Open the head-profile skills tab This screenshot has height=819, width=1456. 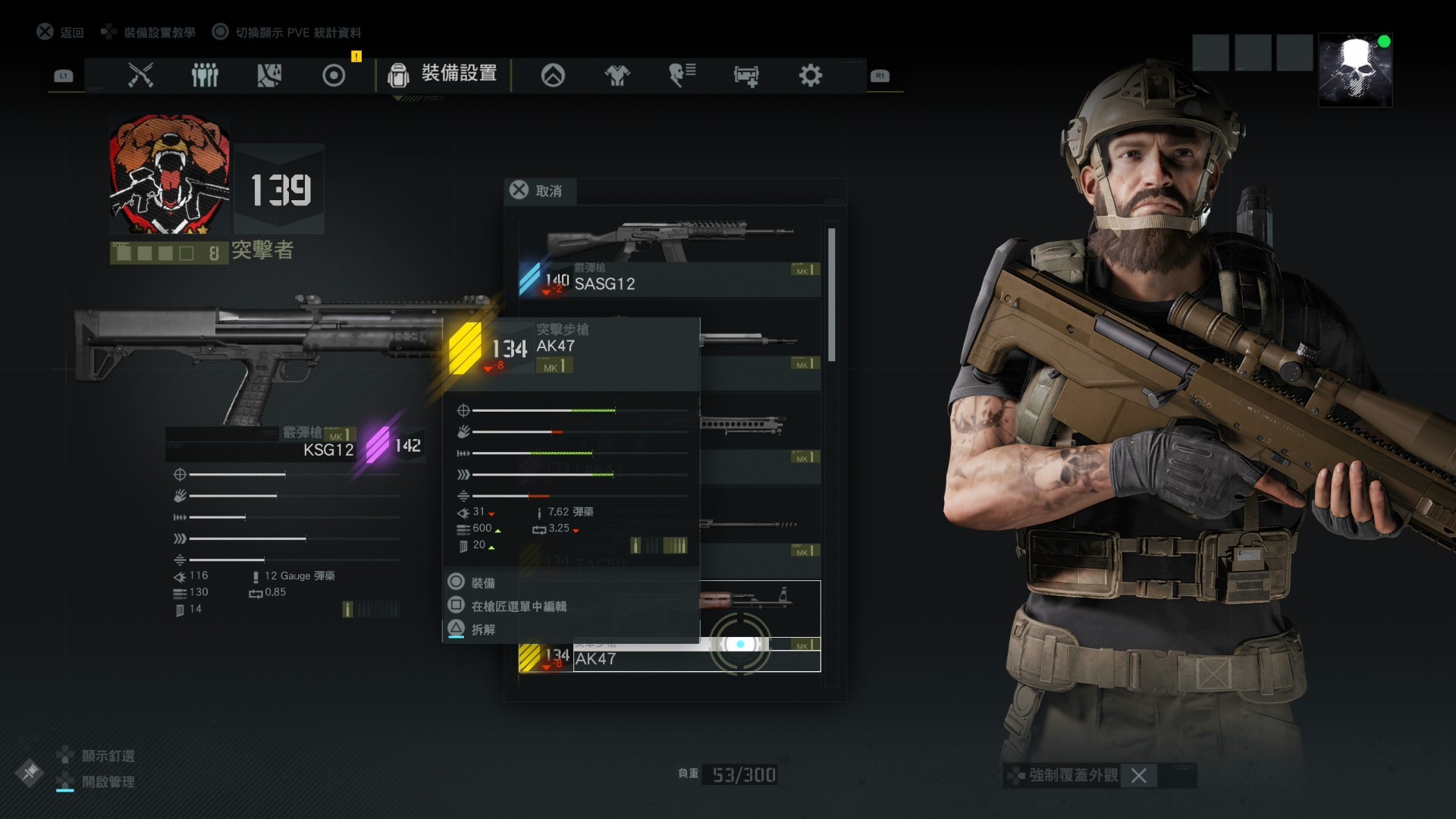coord(682,75)
